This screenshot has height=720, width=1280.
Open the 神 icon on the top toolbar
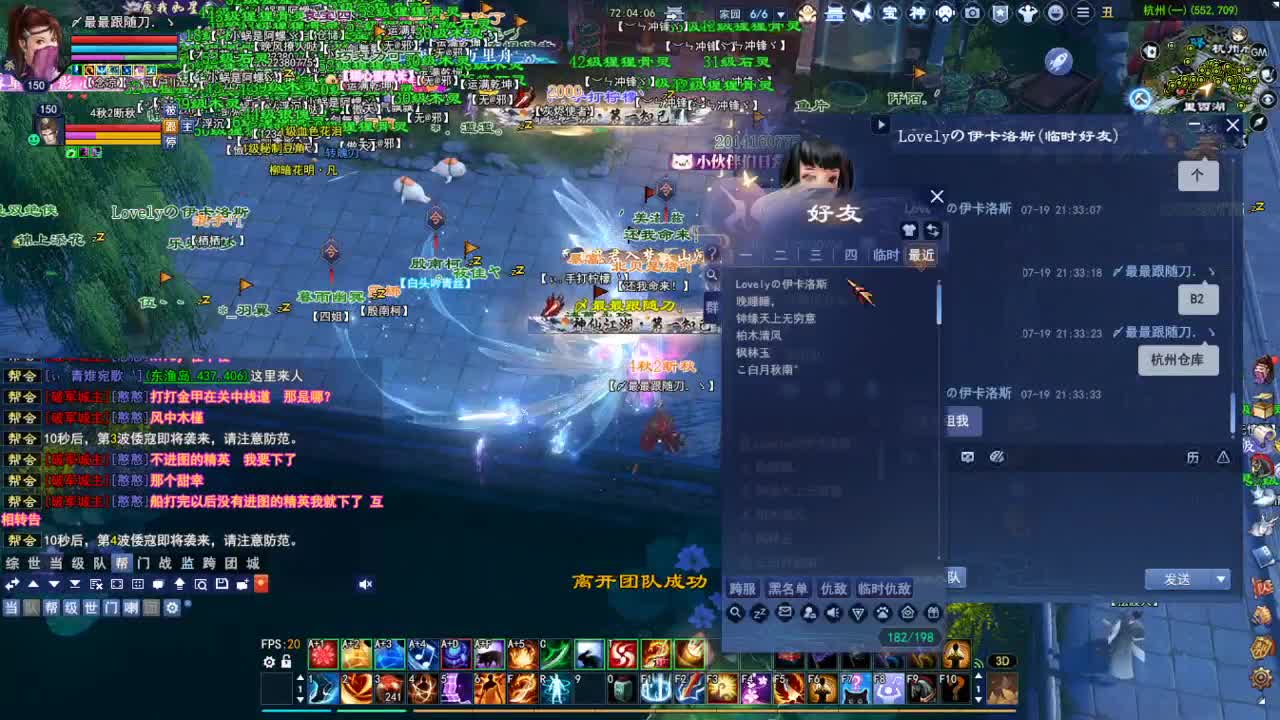coord(920,13)
